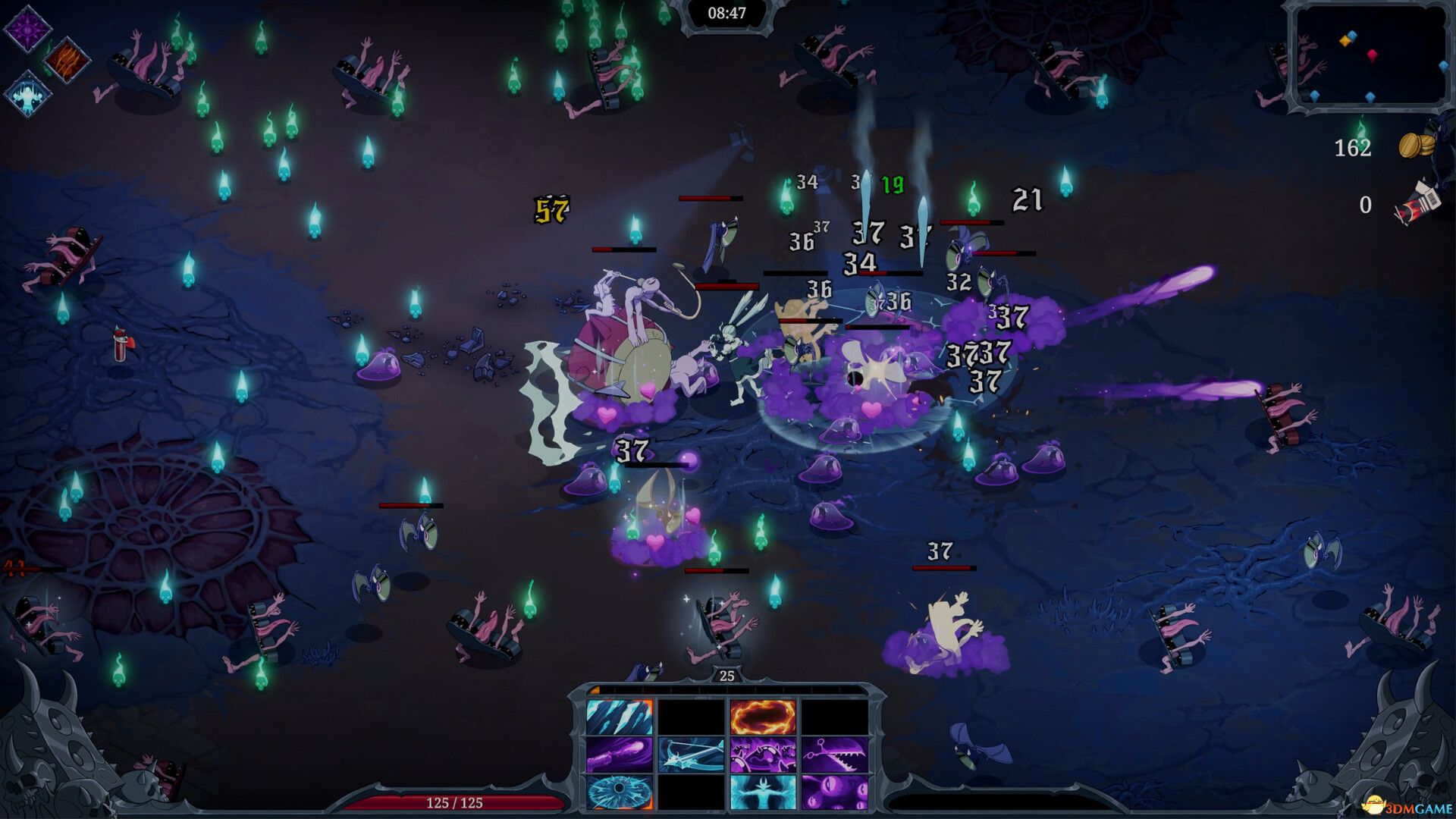Inspect the purple eye-star diamond buff
The image size is (1456, 819).
tap(27, 29)
